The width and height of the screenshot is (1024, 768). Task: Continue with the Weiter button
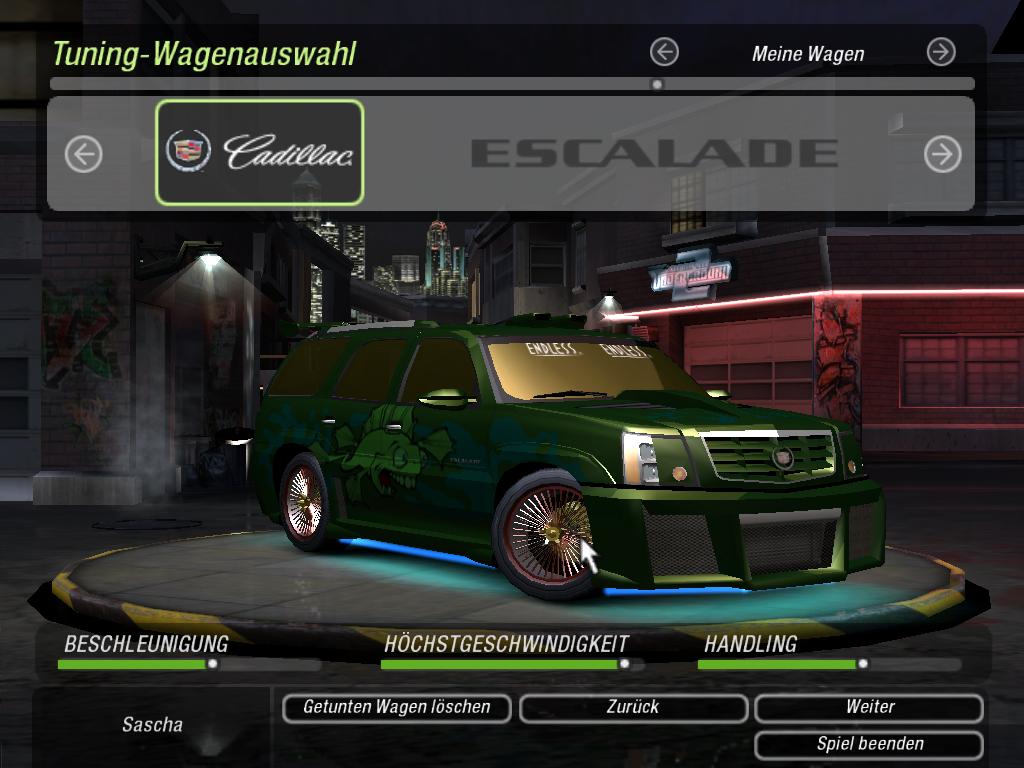tap(869, 708)
